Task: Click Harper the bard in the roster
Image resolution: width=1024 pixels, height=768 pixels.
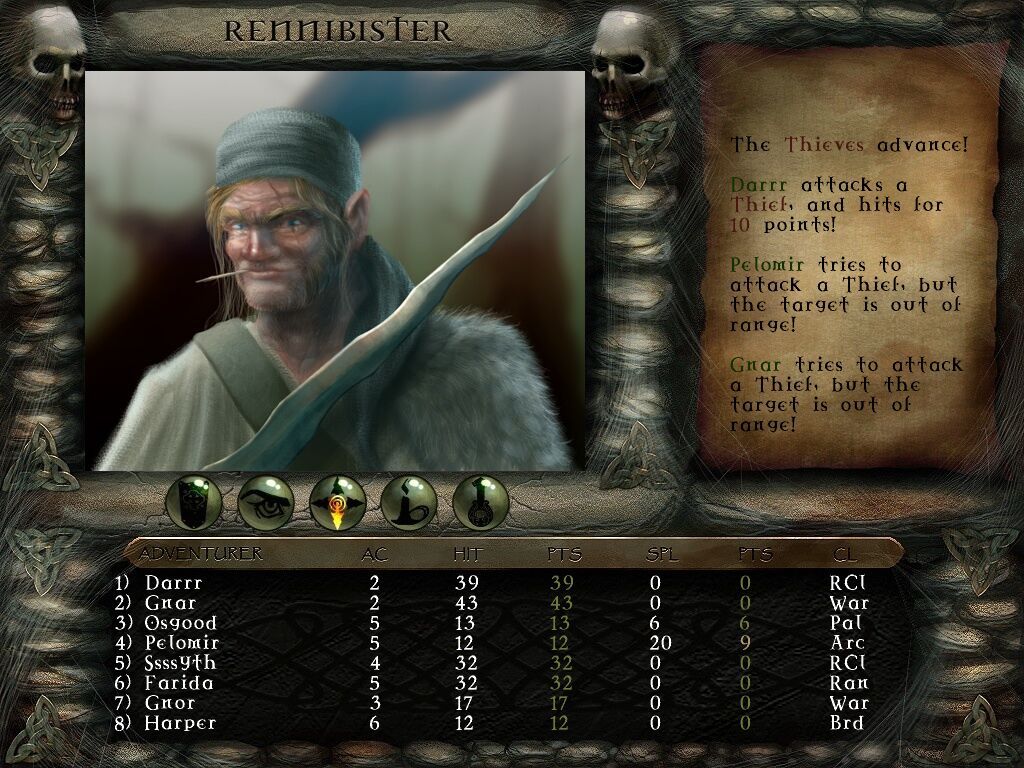Action: [180, 723]
